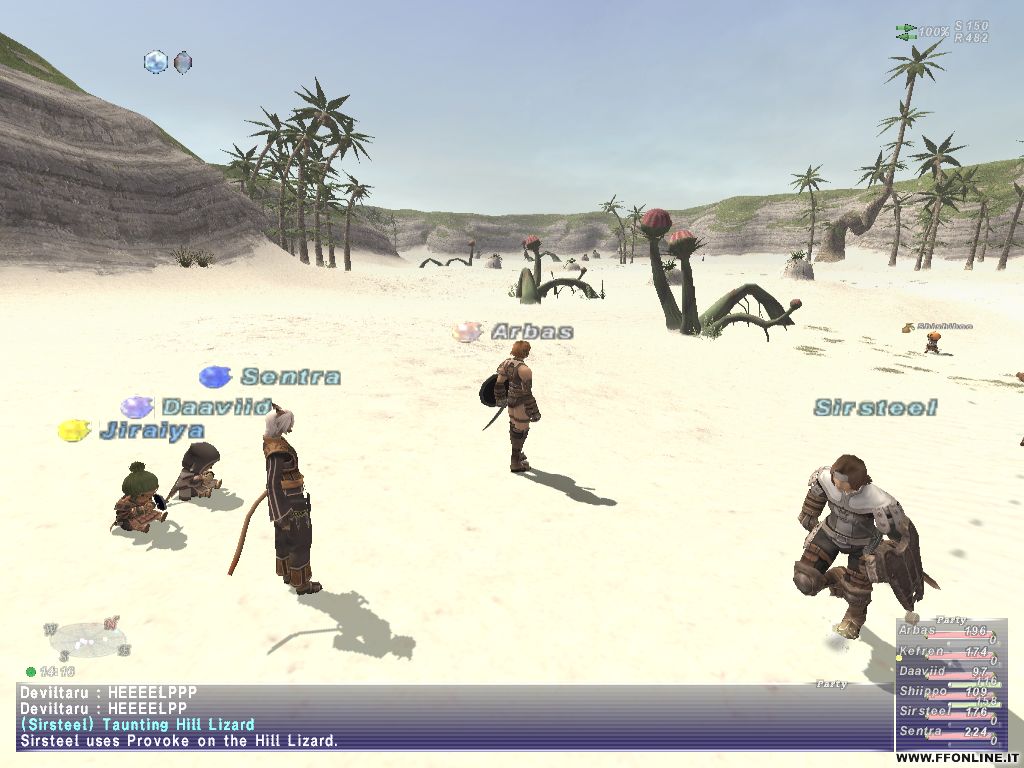Click the first round status effect icon

tap(156, 62)
